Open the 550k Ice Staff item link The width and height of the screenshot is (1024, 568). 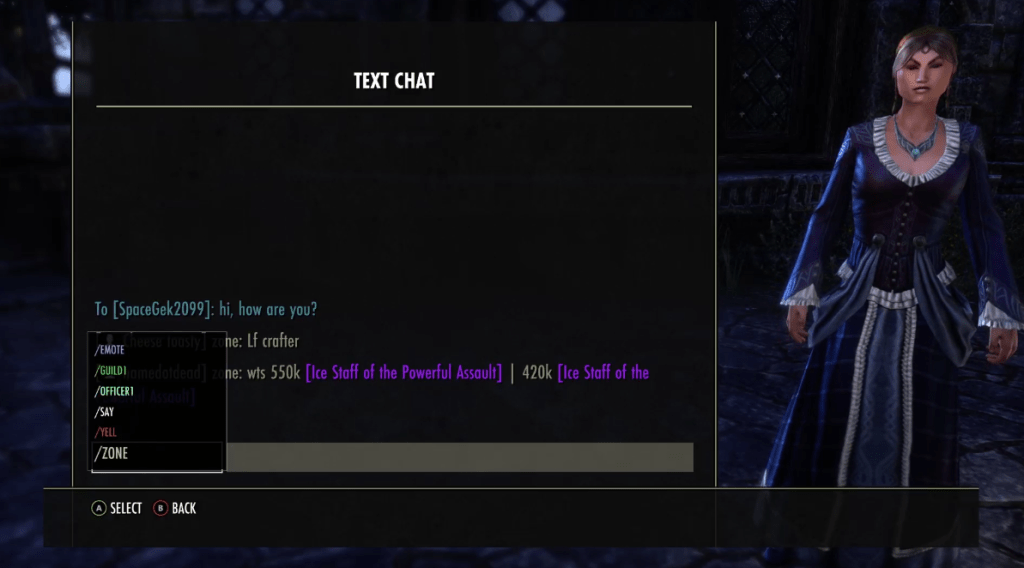403,373
